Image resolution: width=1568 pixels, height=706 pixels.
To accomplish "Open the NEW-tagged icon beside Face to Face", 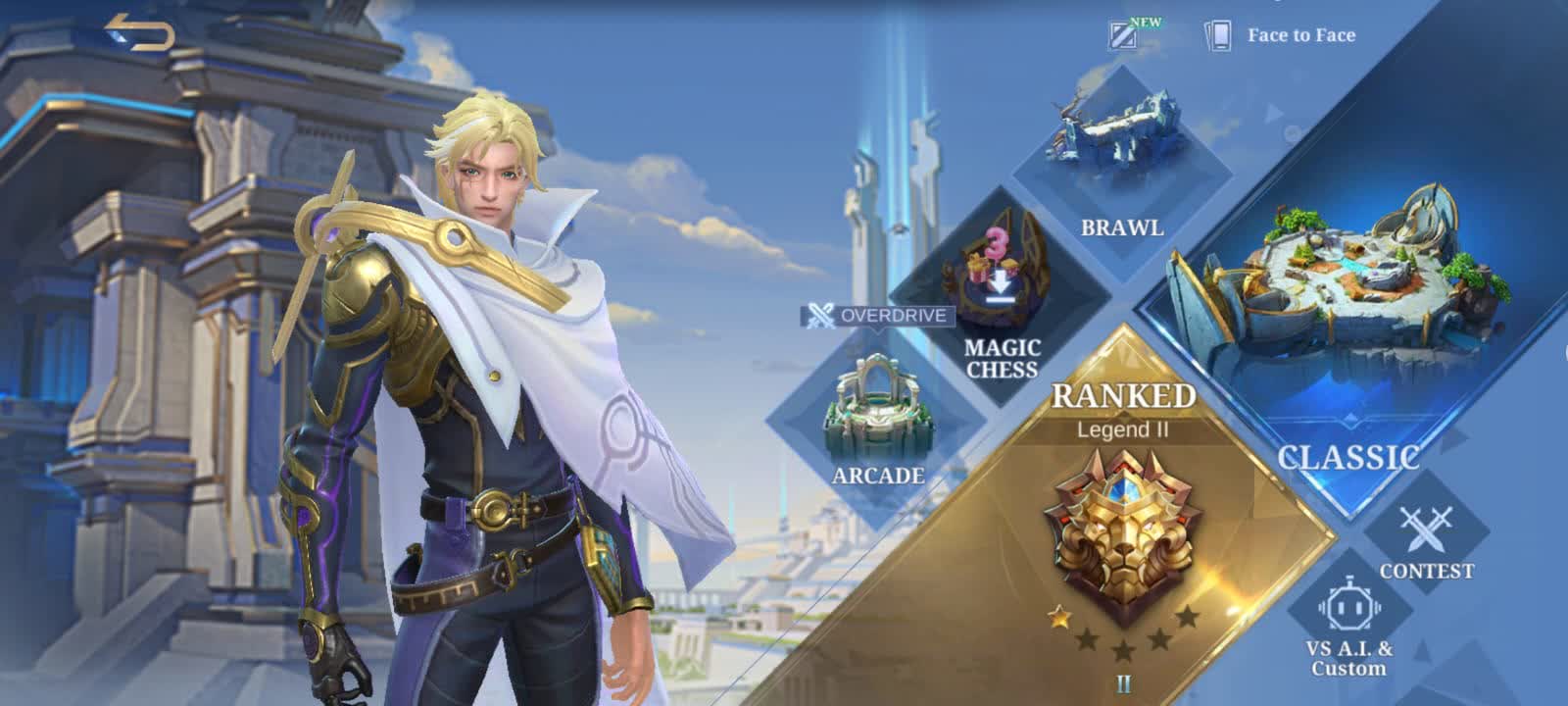I will [1124, 35].
